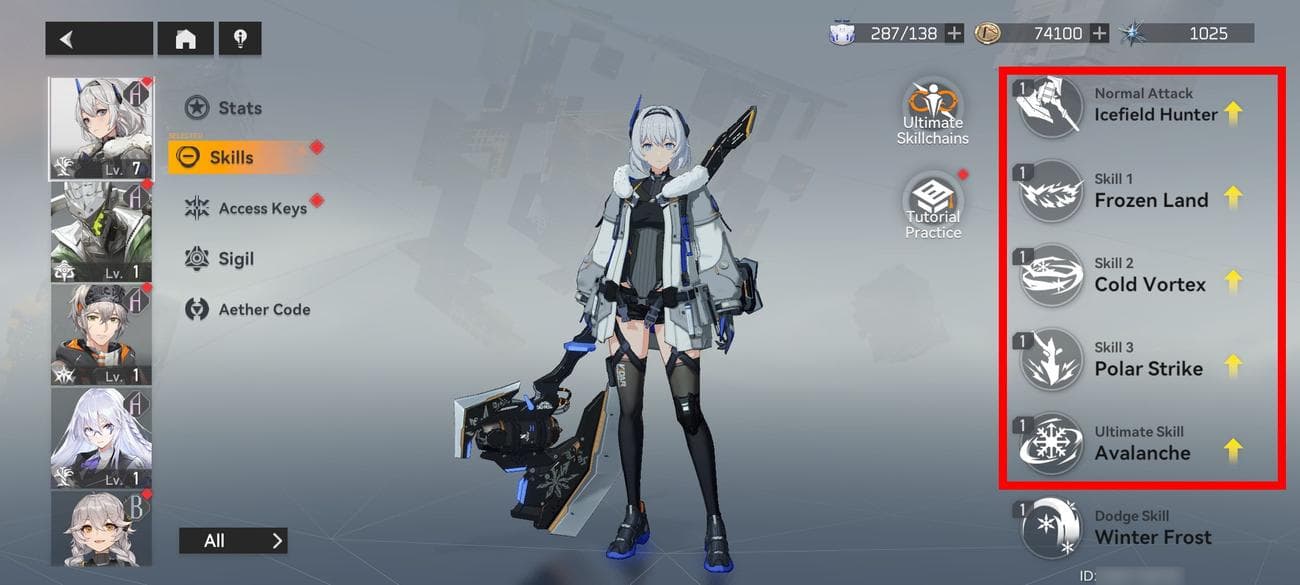Select the Skills tab
1300x585 pixels.
click(230, 157)
